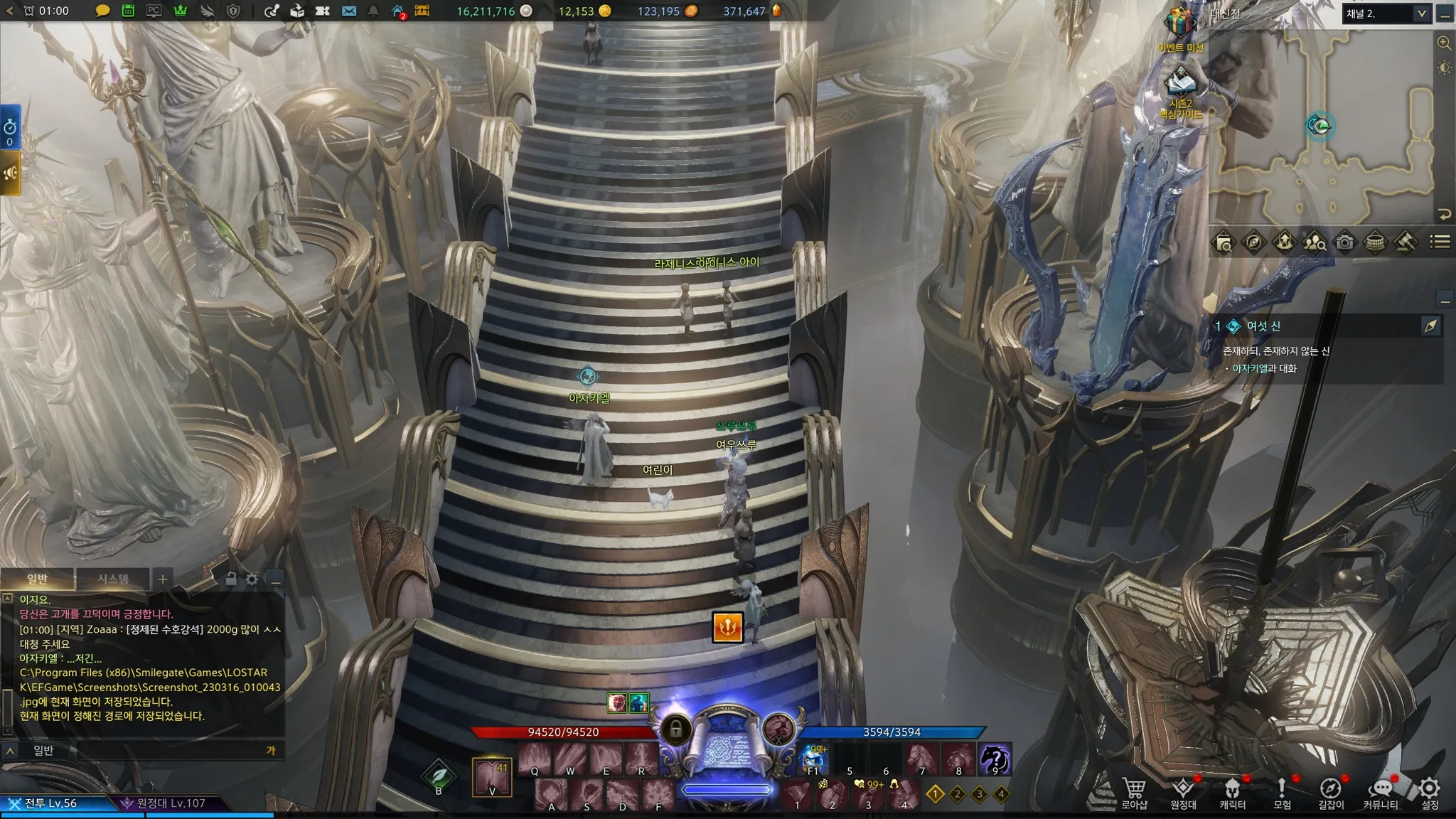This screenshot has width=1456, height=819.
Task: Open the 원정대 expedition menu
Action: point(1183,793)
